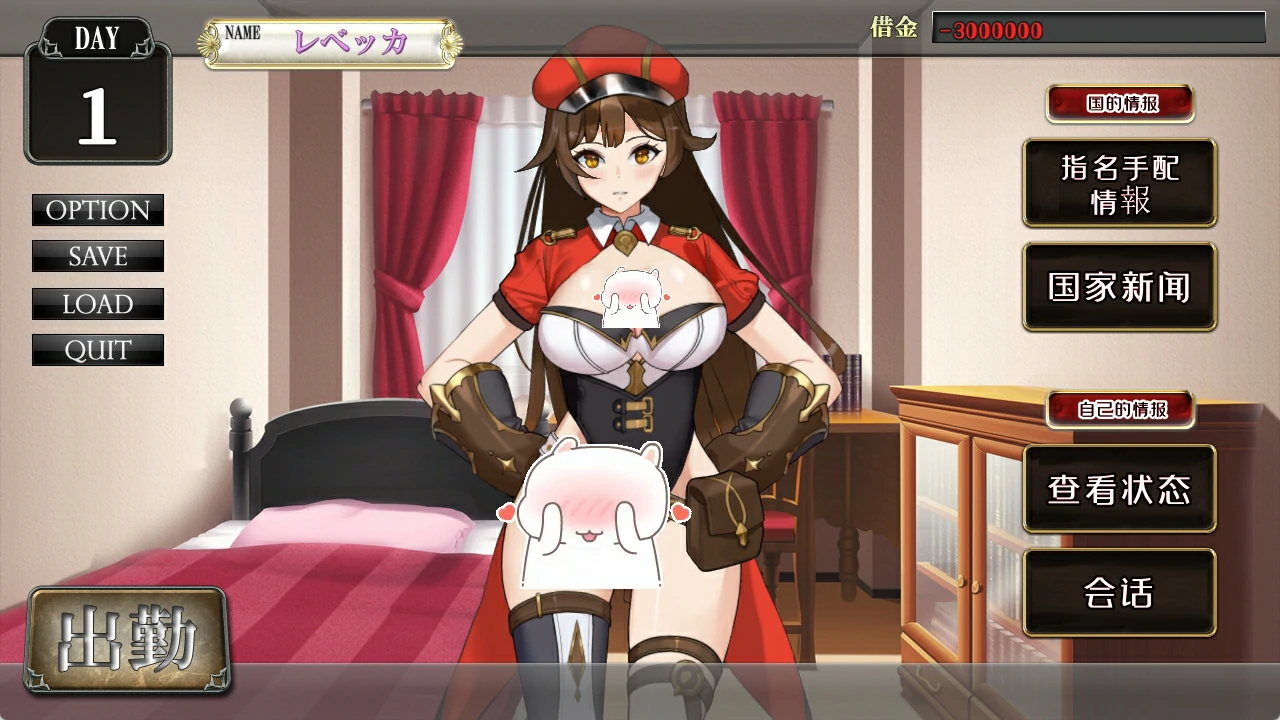View the 国家新闻 national news

1119,287
